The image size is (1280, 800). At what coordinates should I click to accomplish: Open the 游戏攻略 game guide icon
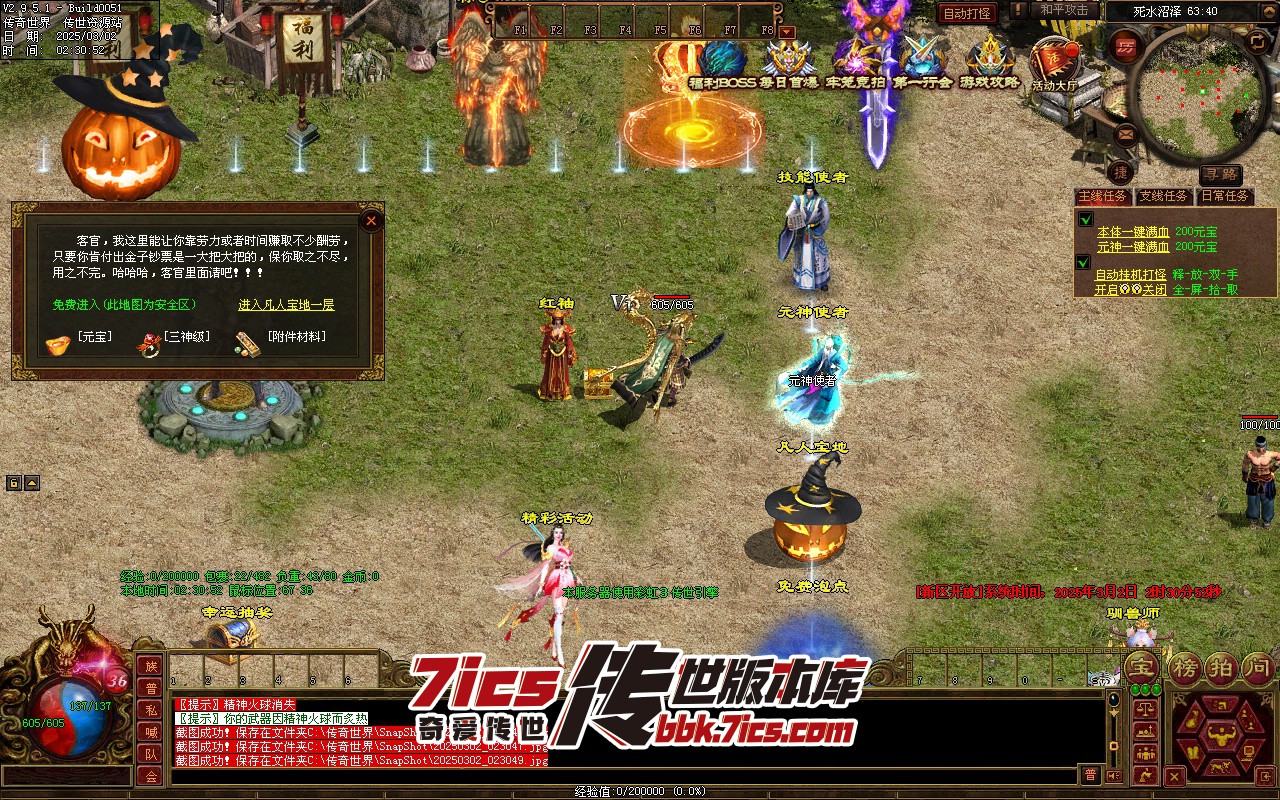[989, 60]
